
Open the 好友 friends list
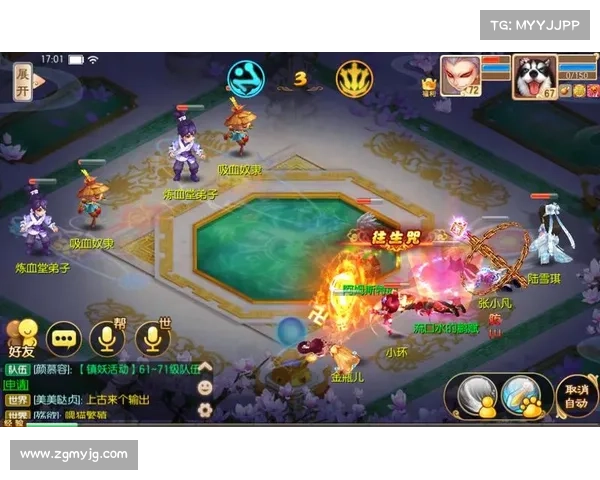tap(21, 338)
